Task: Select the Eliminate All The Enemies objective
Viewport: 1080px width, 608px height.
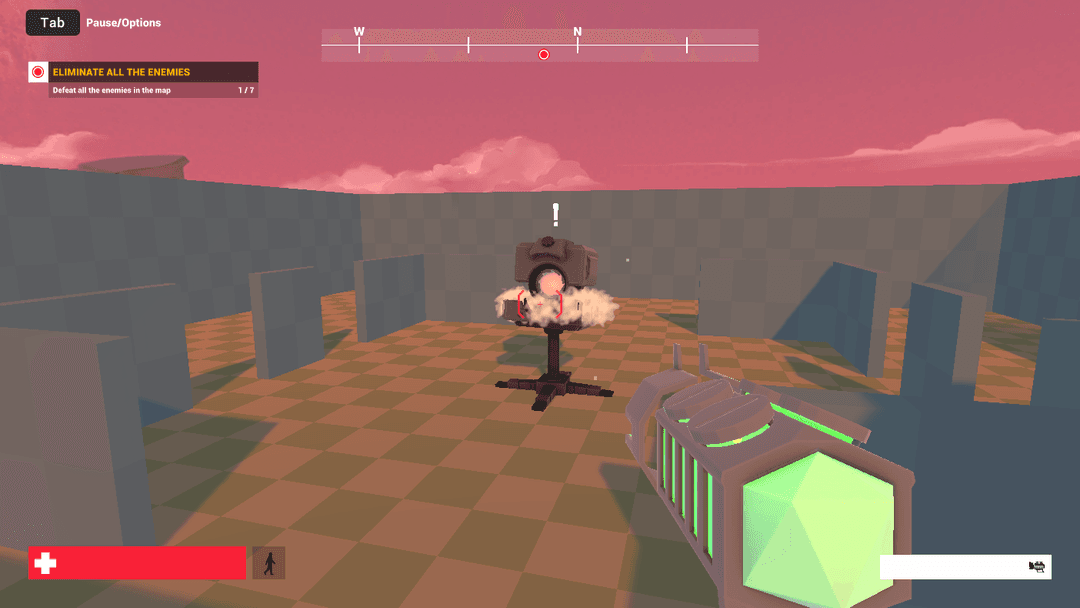Action: (x=121, y=72)
